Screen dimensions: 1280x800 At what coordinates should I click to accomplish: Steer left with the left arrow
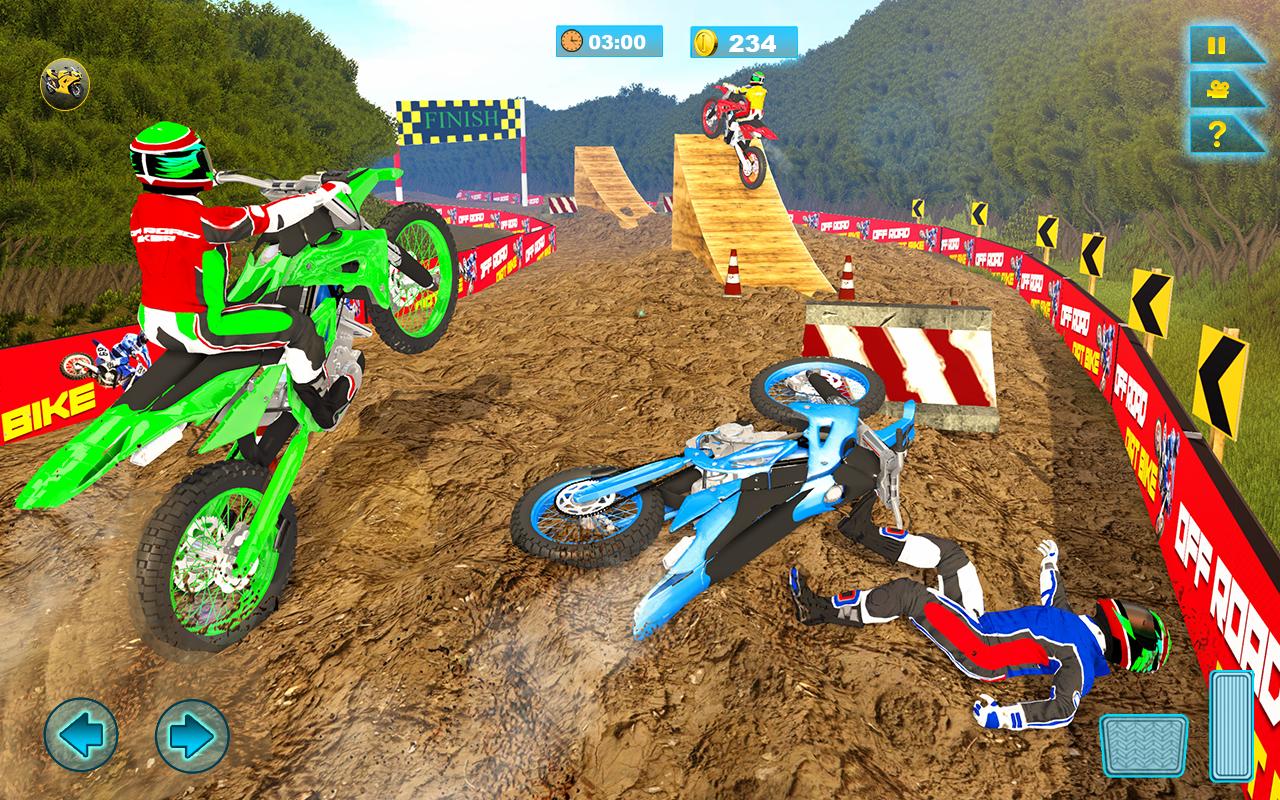tap(81, 735)
